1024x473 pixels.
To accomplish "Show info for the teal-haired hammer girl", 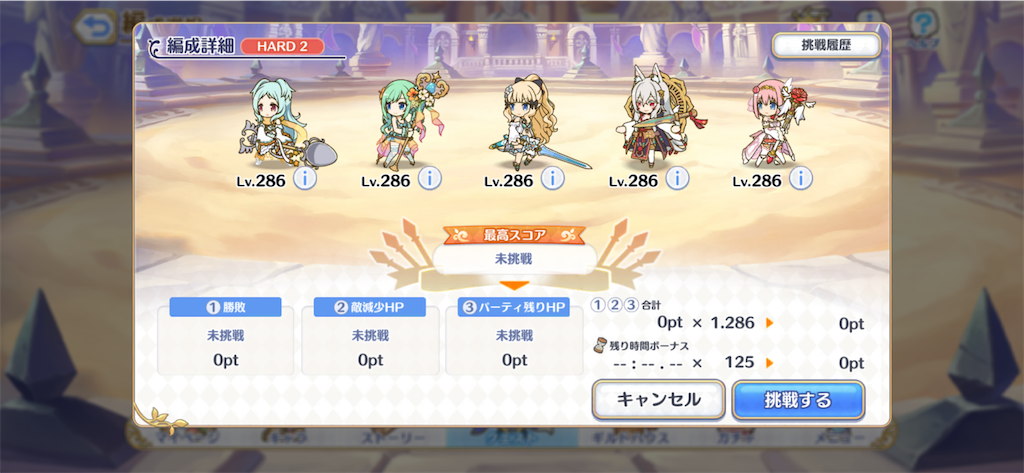I will pos(305,179).
